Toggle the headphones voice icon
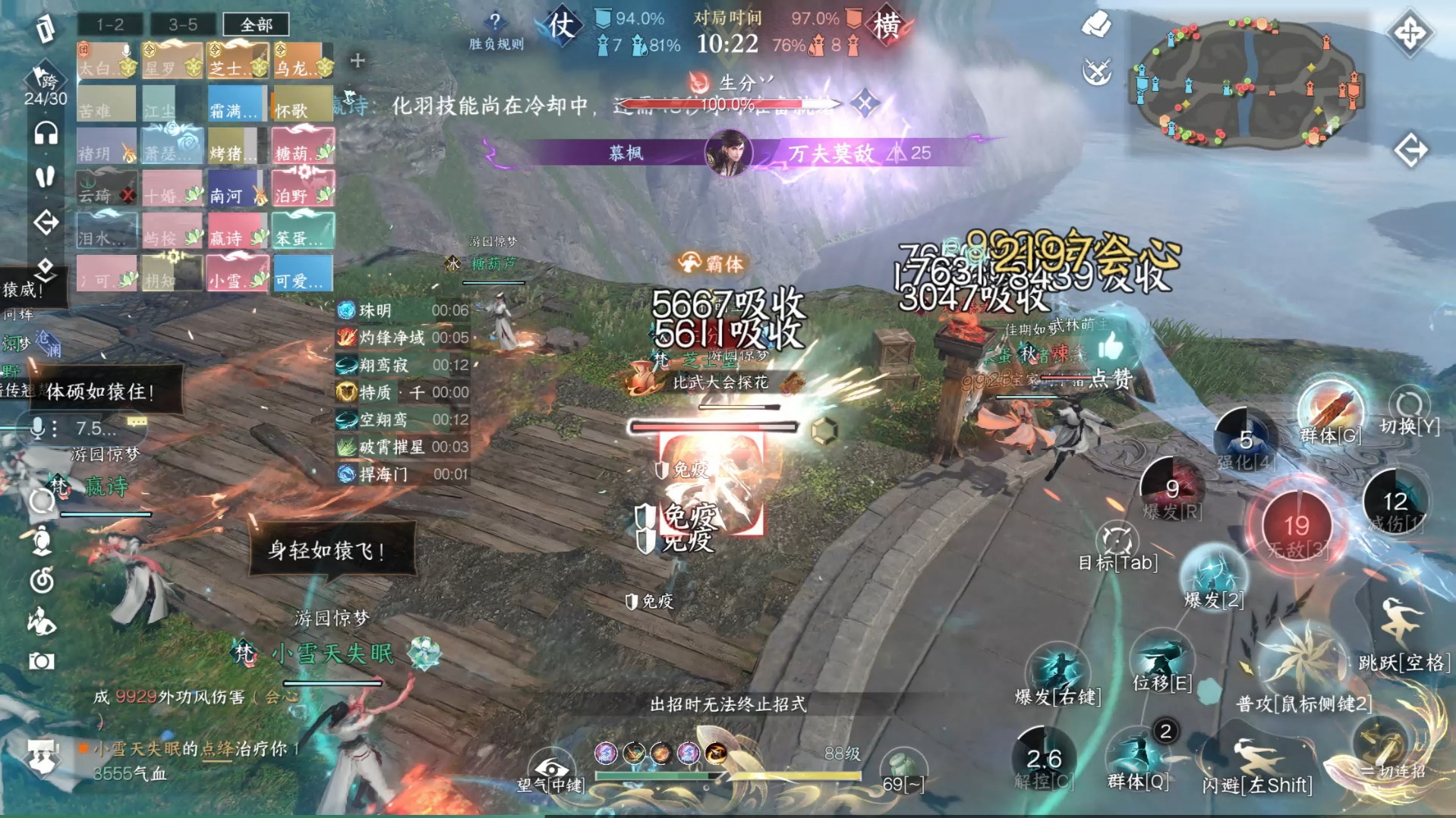 pos(46,134)
